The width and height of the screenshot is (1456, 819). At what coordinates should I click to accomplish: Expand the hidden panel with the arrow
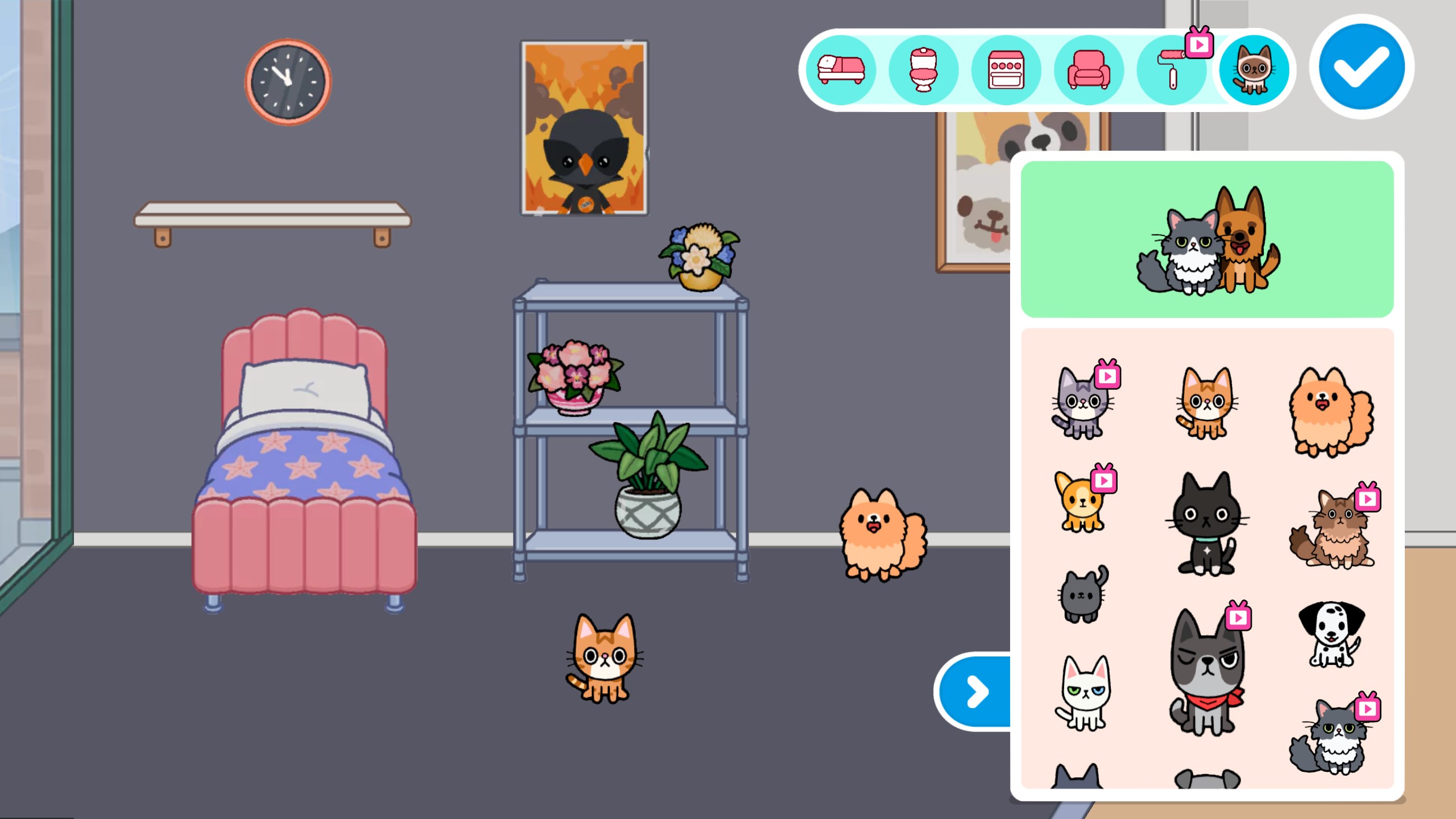click(976, 693)
